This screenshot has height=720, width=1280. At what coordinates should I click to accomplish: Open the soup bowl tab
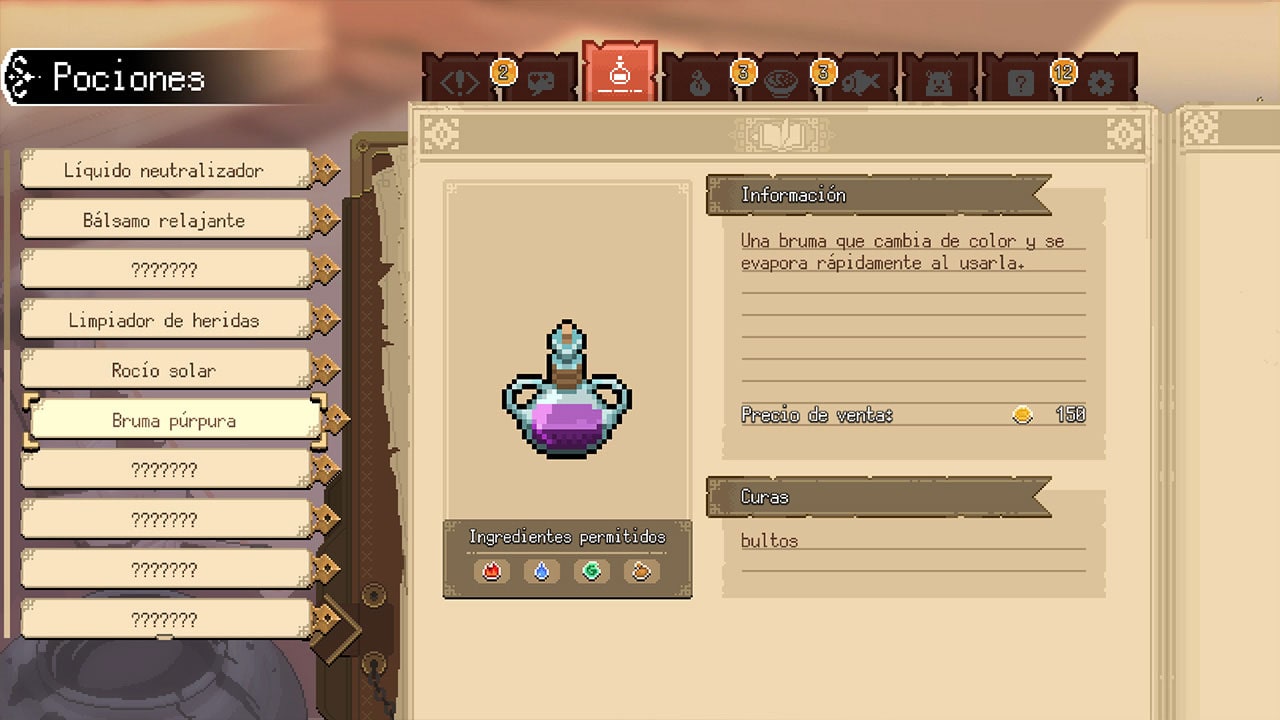(780, 80)
